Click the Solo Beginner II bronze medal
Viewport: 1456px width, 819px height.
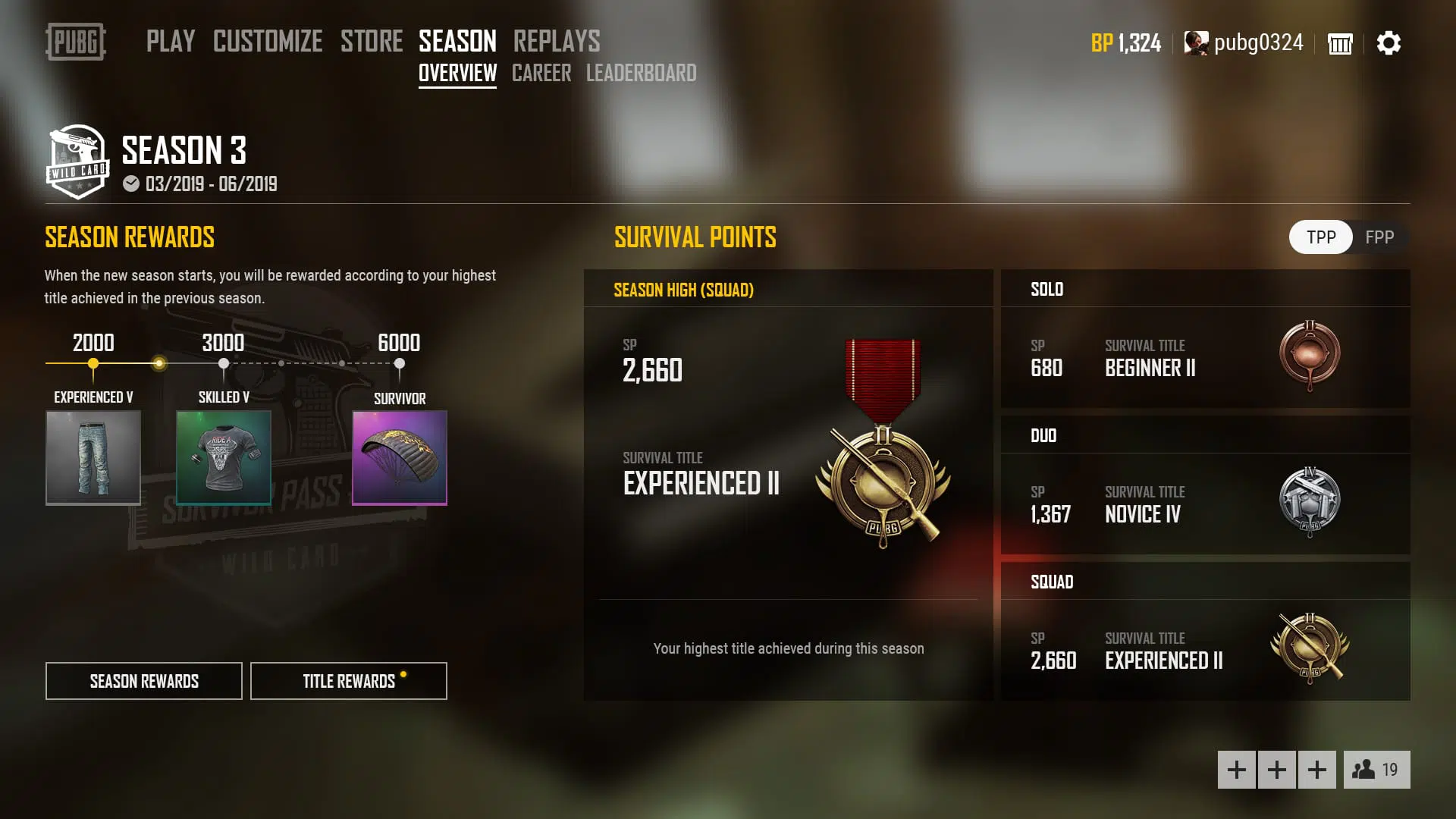coord(1313,356)
